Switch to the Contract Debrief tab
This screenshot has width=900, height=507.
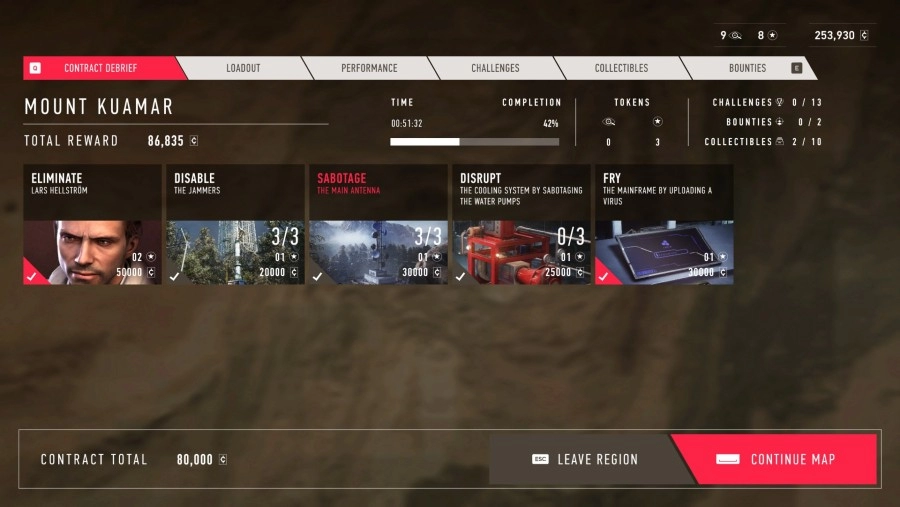(101, 68)
